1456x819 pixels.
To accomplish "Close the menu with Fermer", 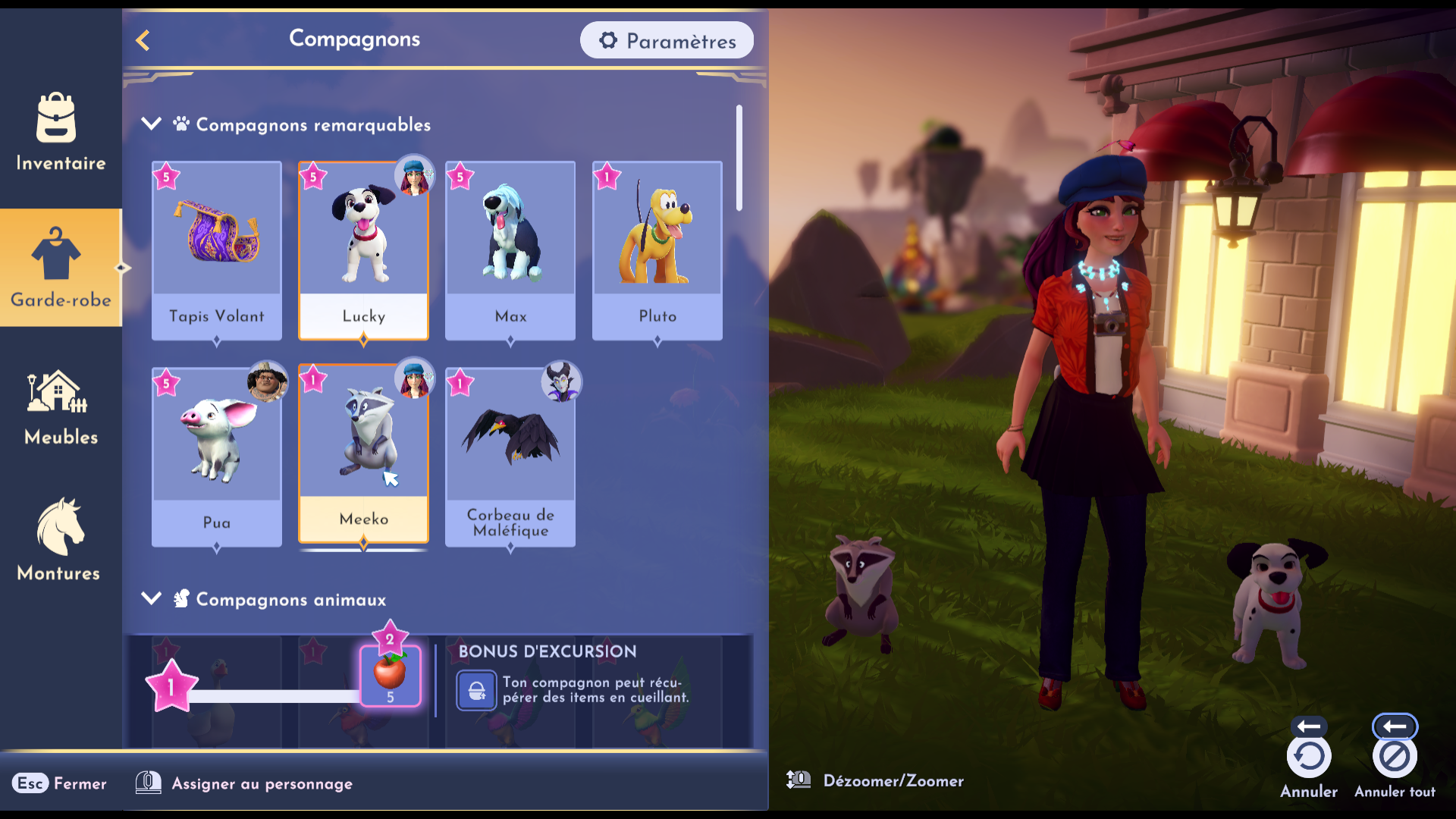I will [x=59, y=783].
